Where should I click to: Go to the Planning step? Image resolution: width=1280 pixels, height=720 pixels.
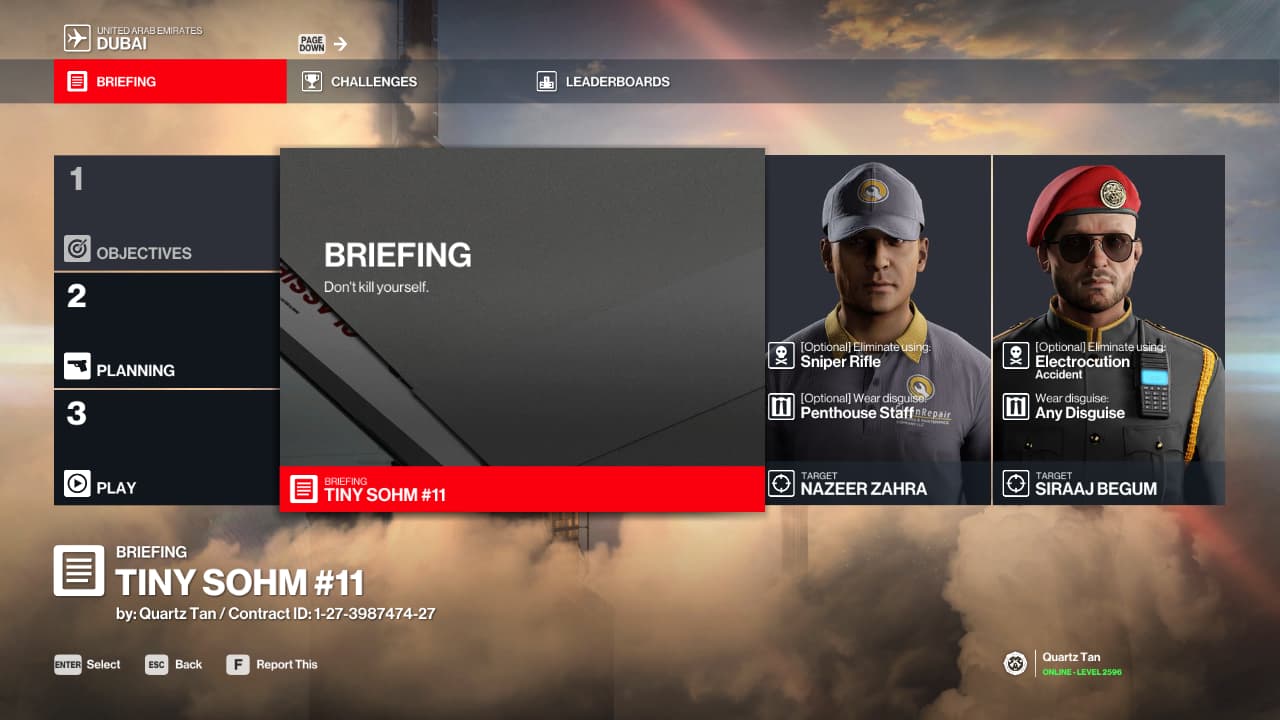[166, 330]
